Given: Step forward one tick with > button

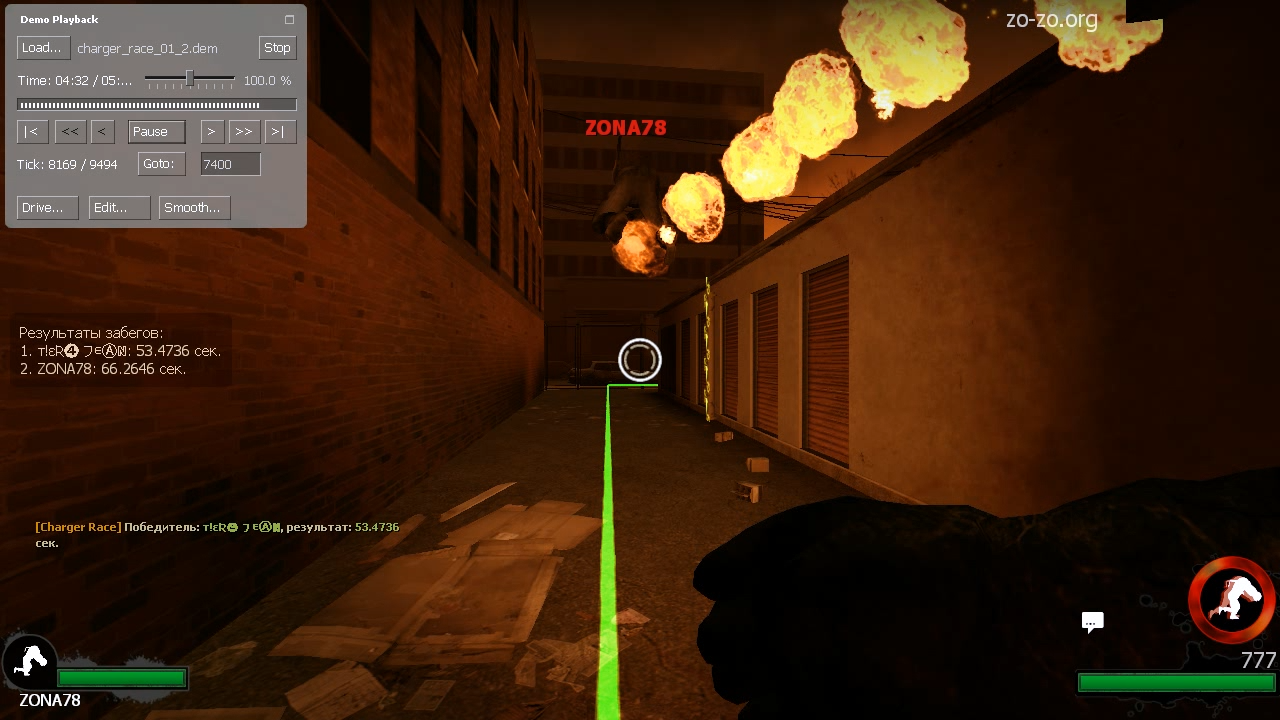Looking at the screenshot, I should [x=211, y=132].
